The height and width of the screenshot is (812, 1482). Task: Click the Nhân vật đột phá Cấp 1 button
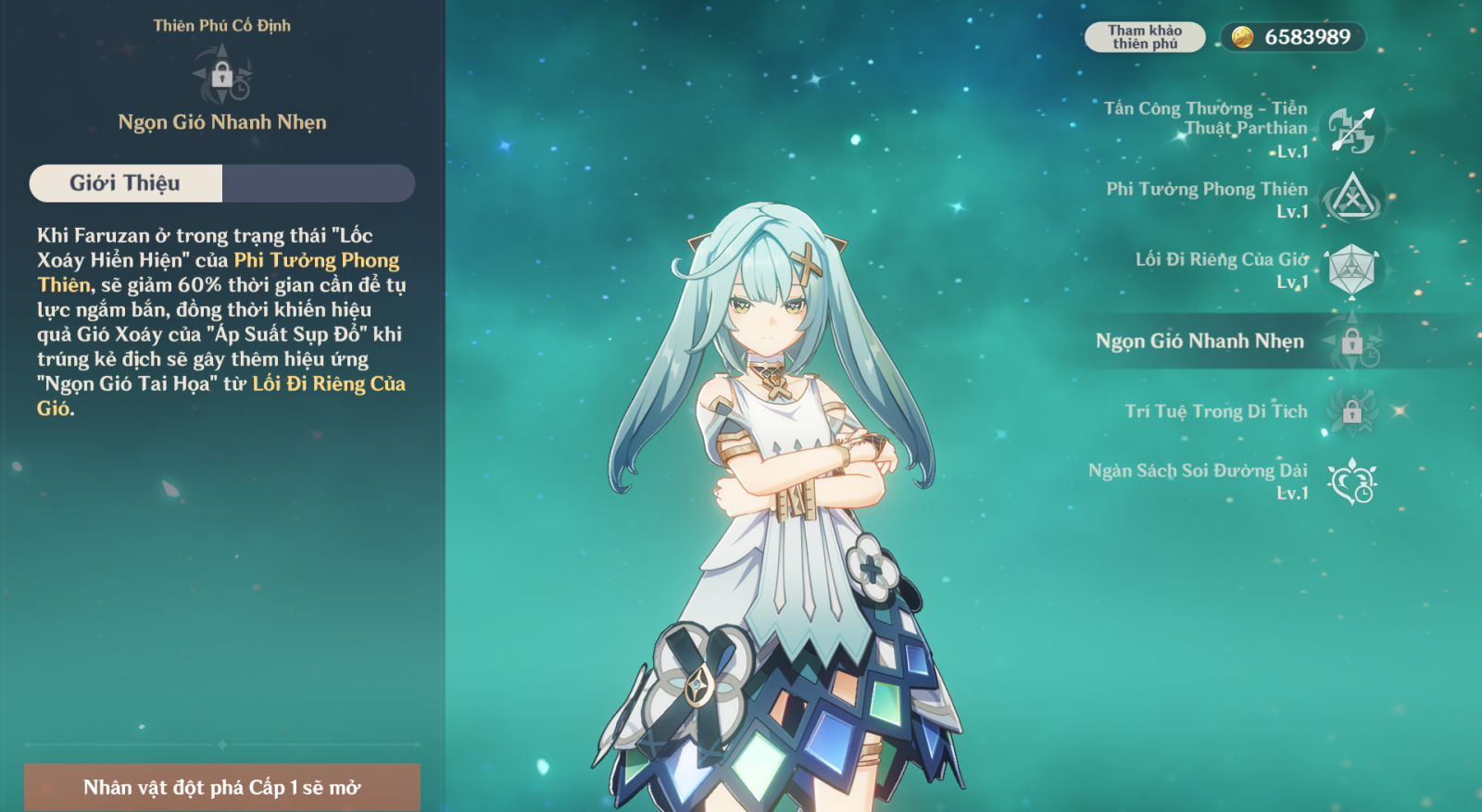[x=222, y=787]
